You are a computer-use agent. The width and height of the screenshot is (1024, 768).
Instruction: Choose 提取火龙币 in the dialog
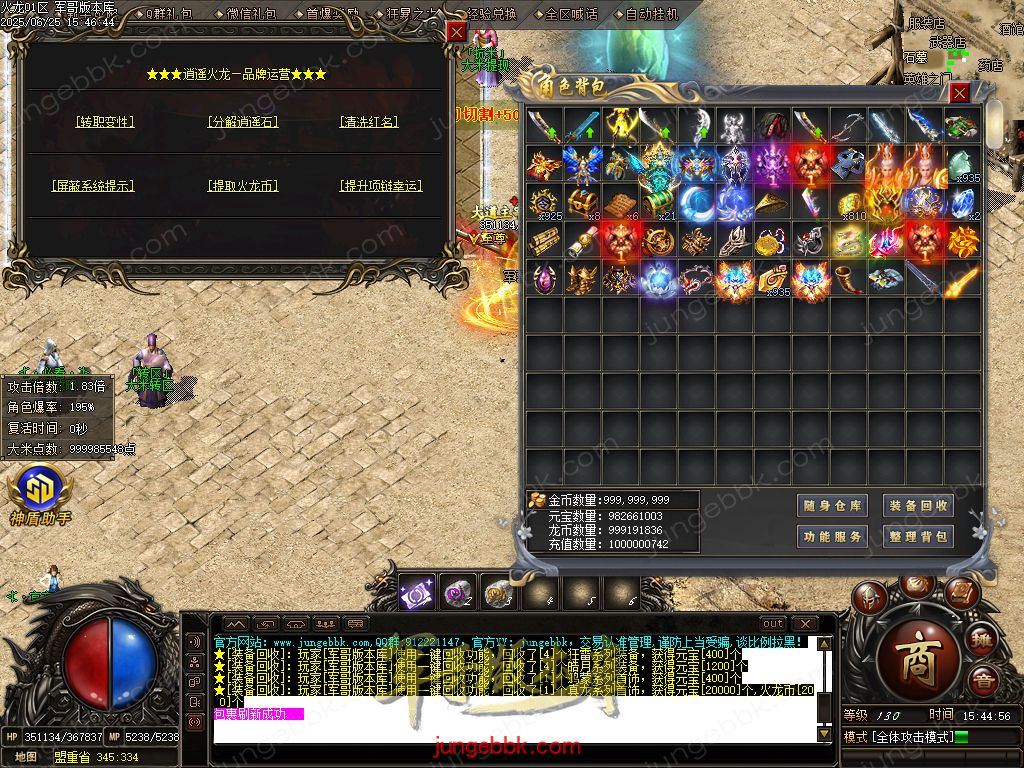(x=243, y=186)
